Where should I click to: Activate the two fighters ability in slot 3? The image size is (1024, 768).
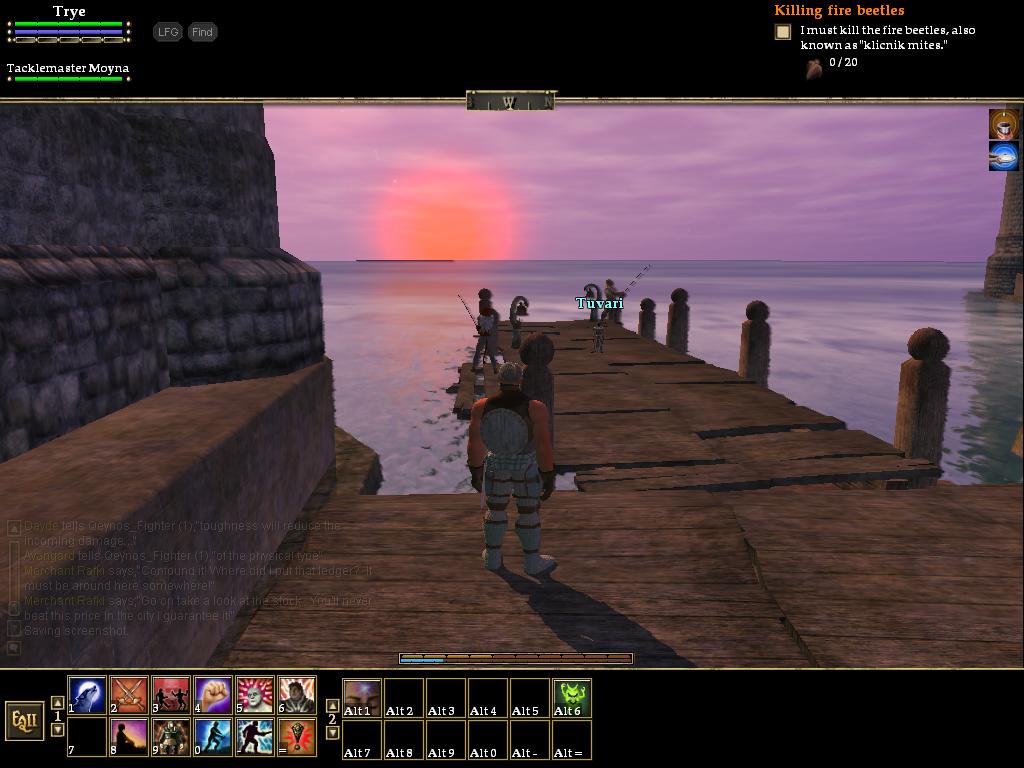point(172,695)
